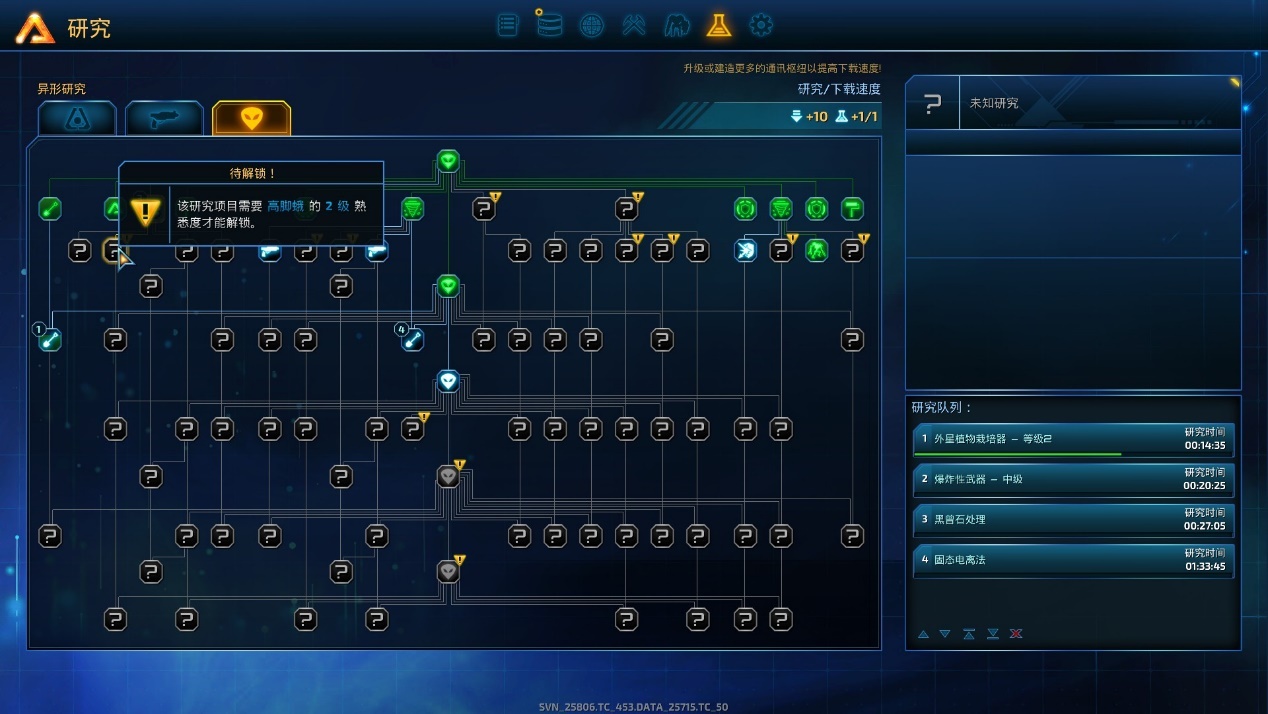The width and height of the screenshot is (1268, 714).
Task: Open the crossed pickaxes screen
Action: pos(634,25)
